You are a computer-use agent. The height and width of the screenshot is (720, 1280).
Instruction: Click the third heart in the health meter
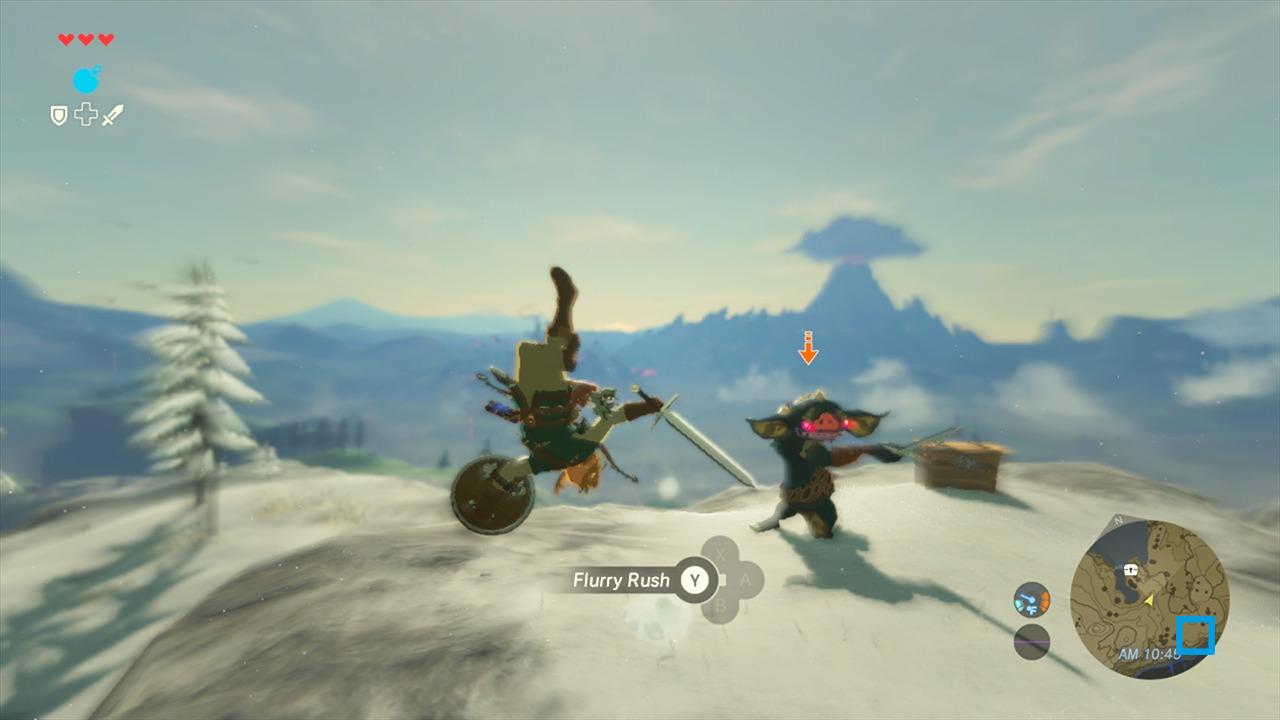point(106,39)
